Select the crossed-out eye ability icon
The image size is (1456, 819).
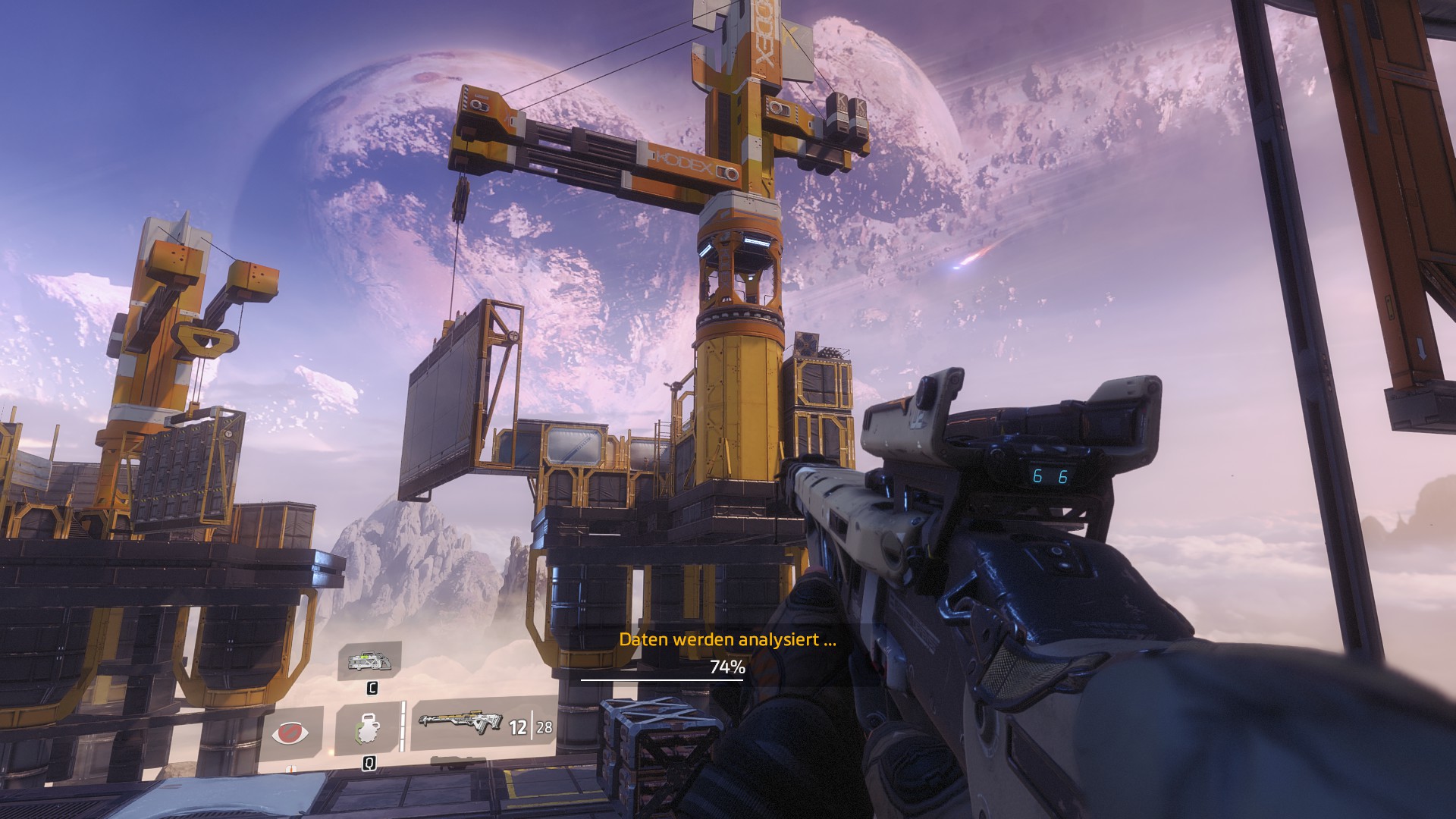click(290, 733)
